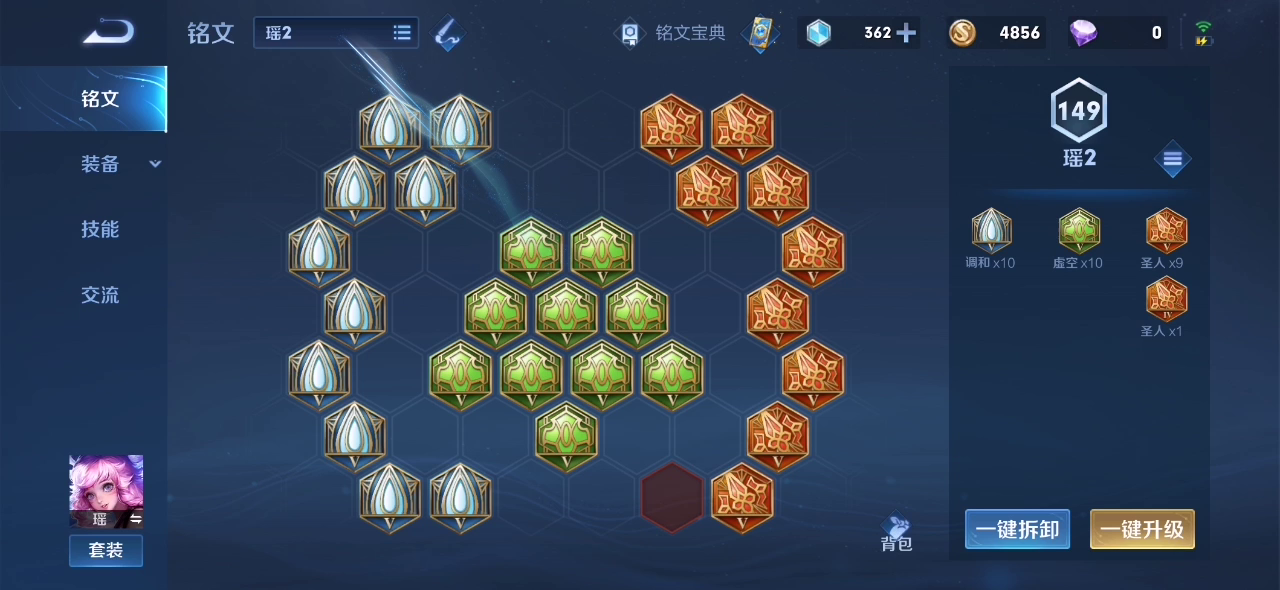Screen dimensions: 1280x590
Task: Switch to the 技能 tab
Action: click(100, 229)
